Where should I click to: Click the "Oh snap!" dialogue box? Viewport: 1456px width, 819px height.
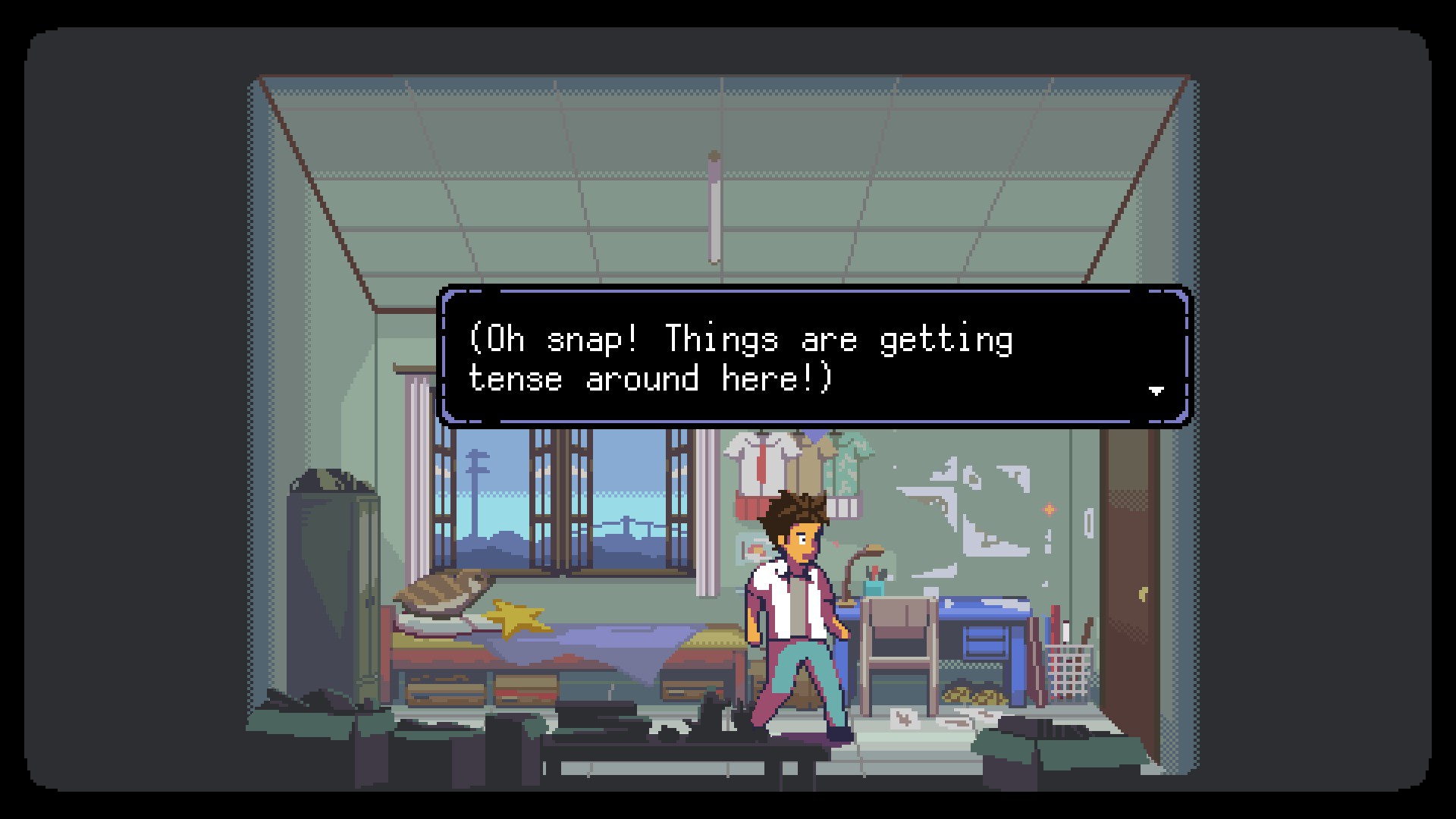814,356
